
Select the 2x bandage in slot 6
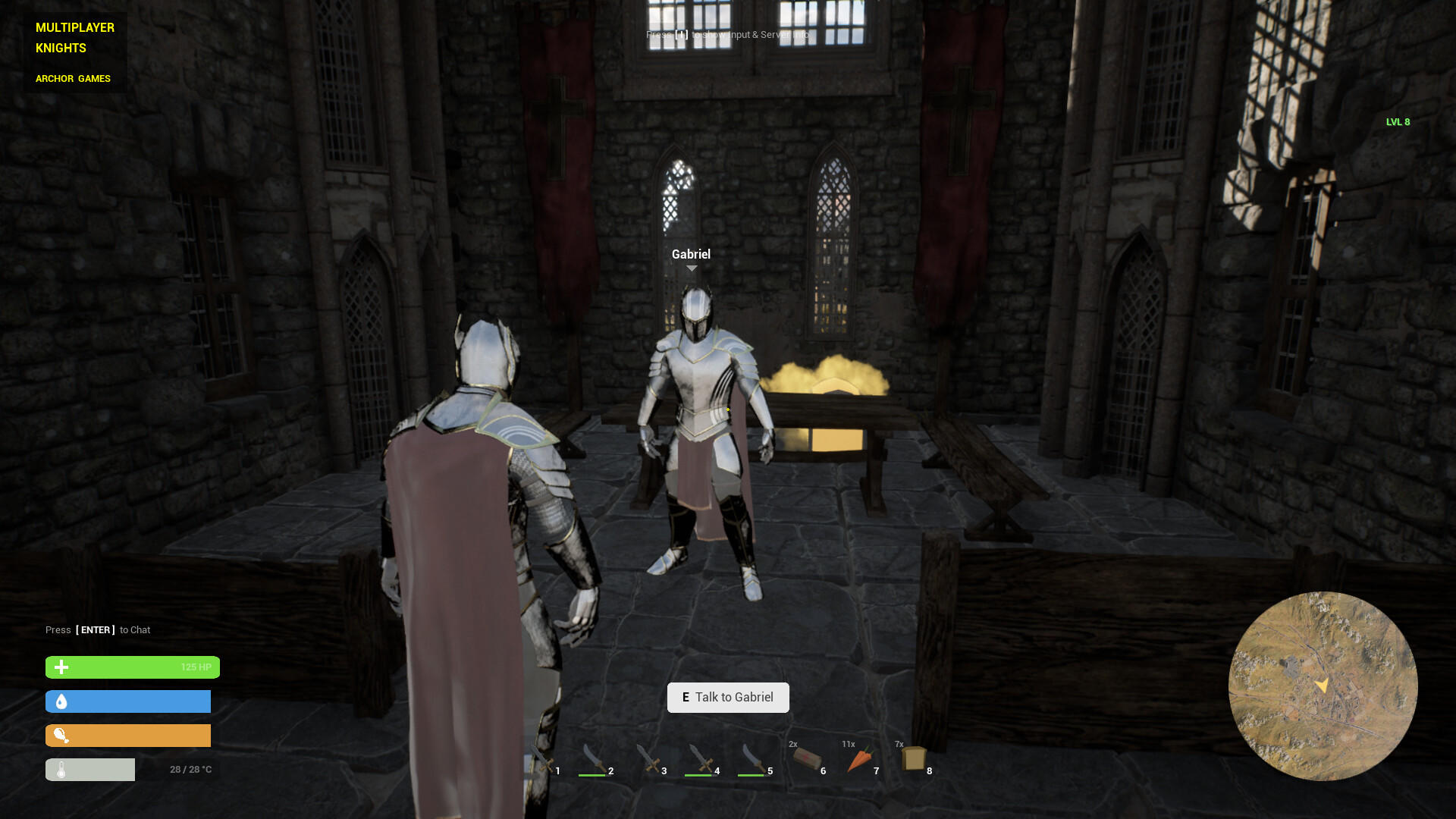808,758
